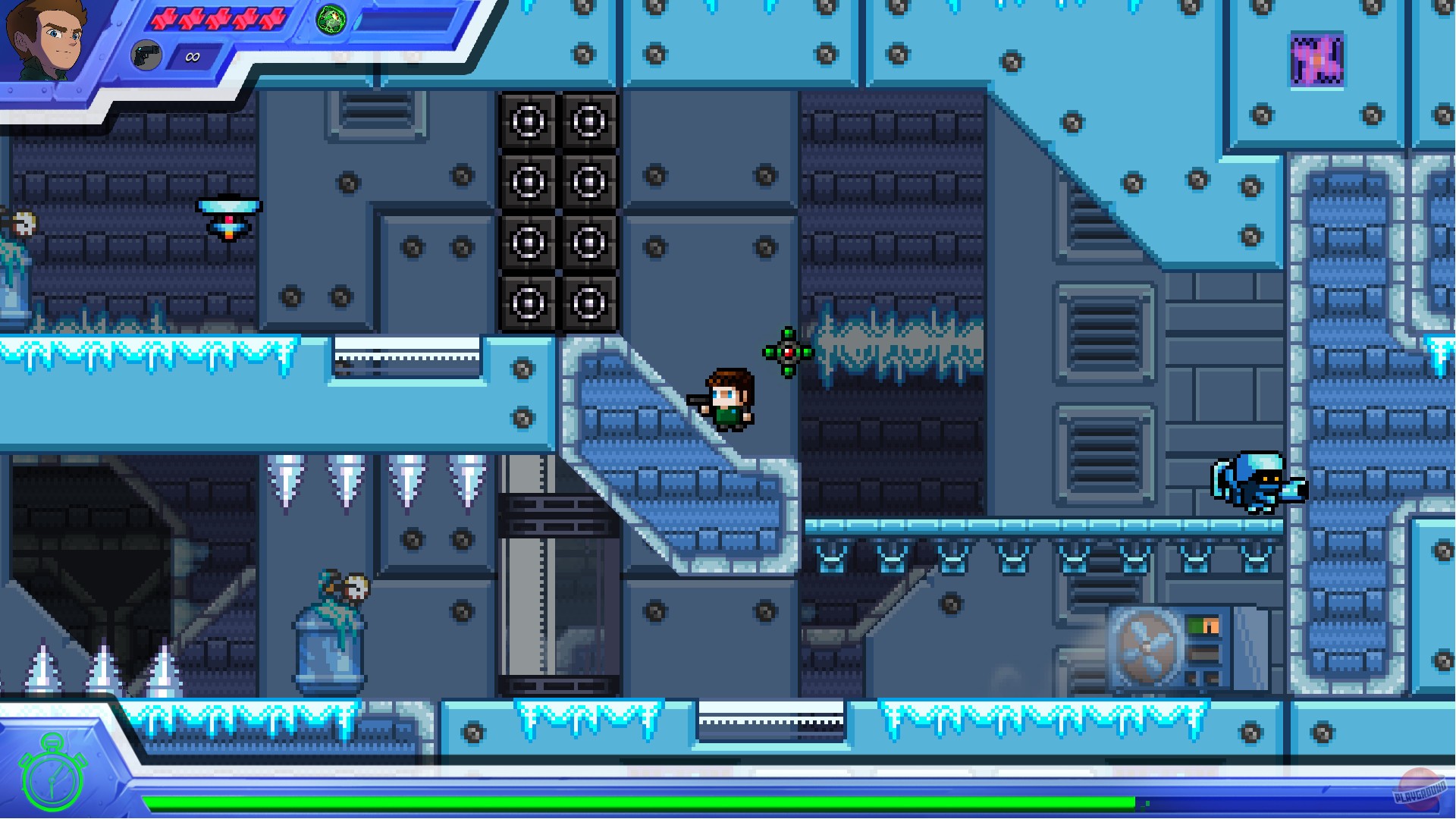This screenshot has width=1456, height=819.
Task: Click the character portrait in the top-left
Action: click(x=45, y=38)
